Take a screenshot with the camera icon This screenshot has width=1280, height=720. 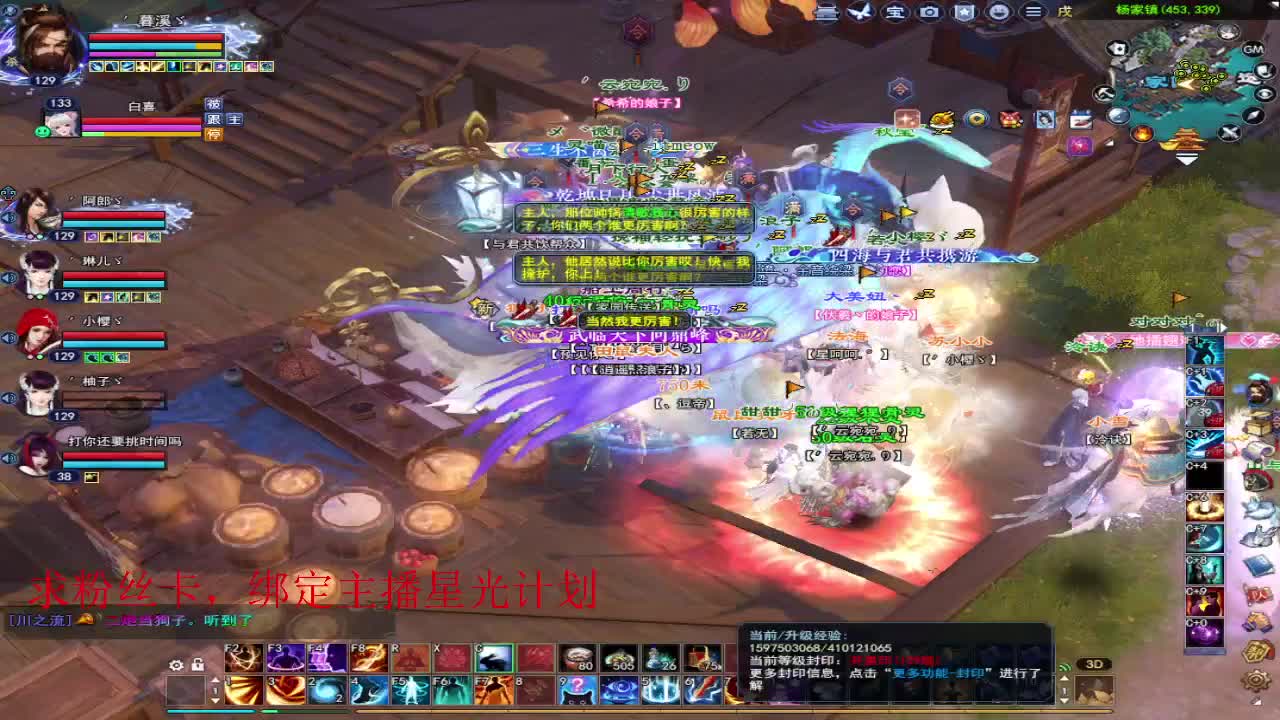(x=930, y=13)
